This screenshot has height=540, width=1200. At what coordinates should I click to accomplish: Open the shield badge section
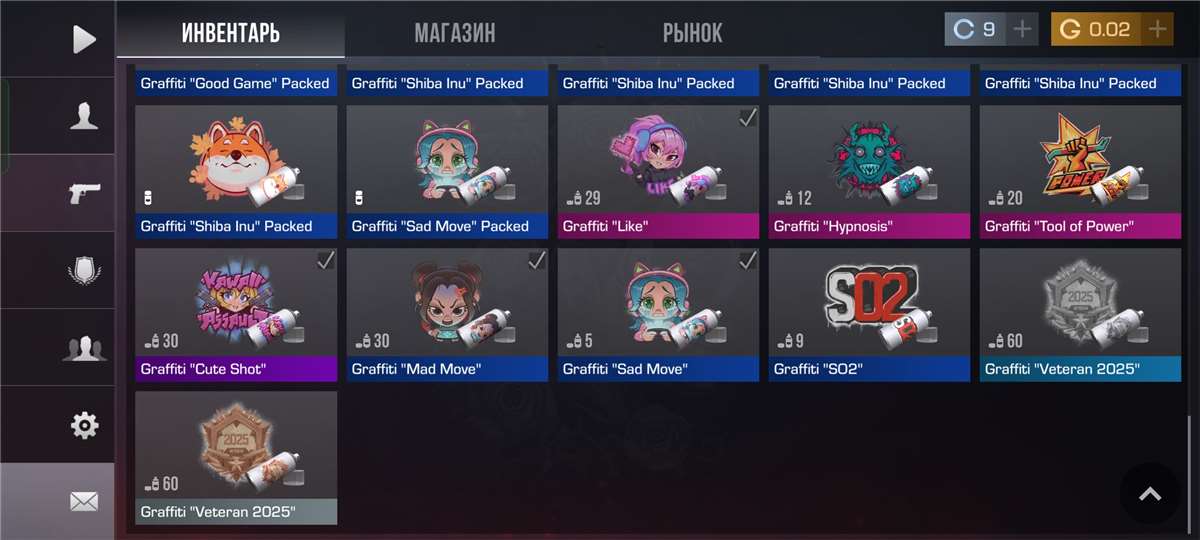[x=84, y=271]
